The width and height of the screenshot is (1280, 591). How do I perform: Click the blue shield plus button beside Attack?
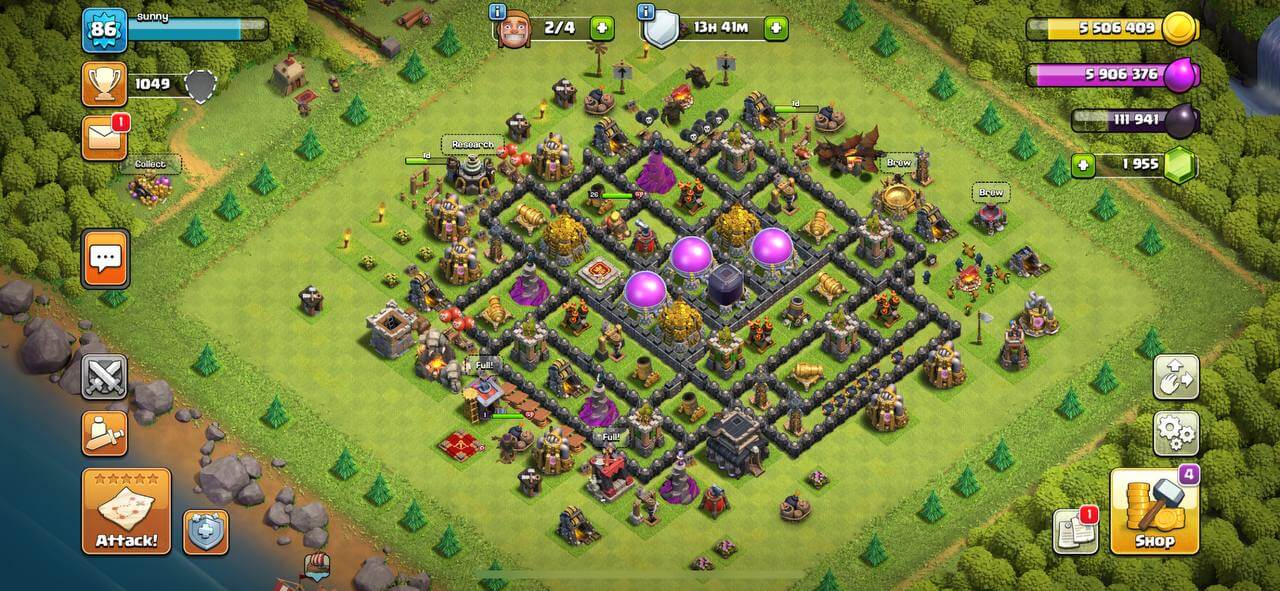click(x=206, y=532)
